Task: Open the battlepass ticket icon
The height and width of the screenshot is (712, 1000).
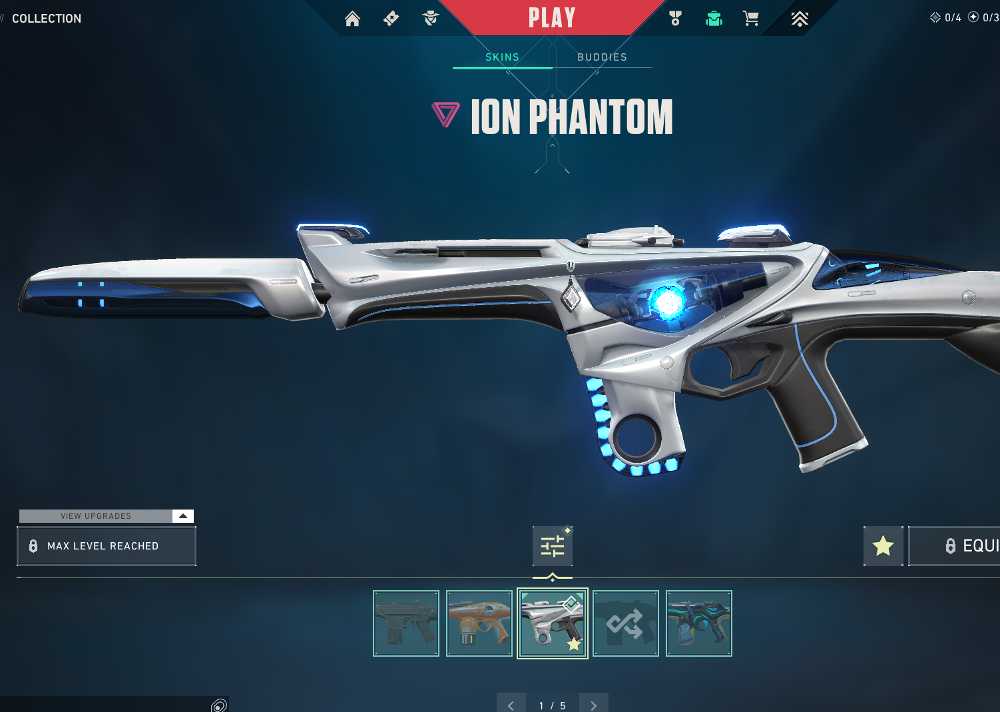Action: [391, 18]
